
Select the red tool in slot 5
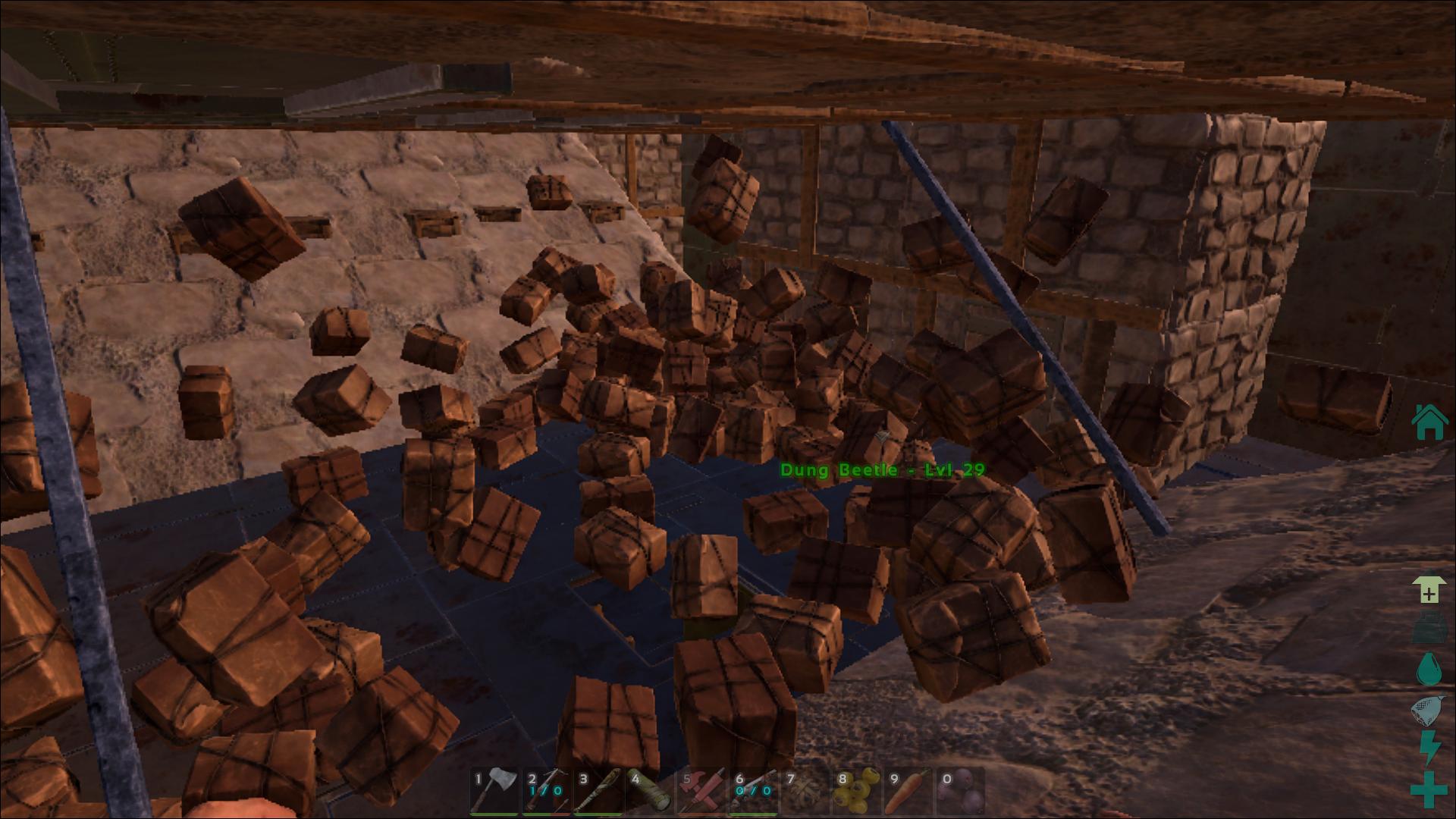pyautogui.click(x=701, y=790)
